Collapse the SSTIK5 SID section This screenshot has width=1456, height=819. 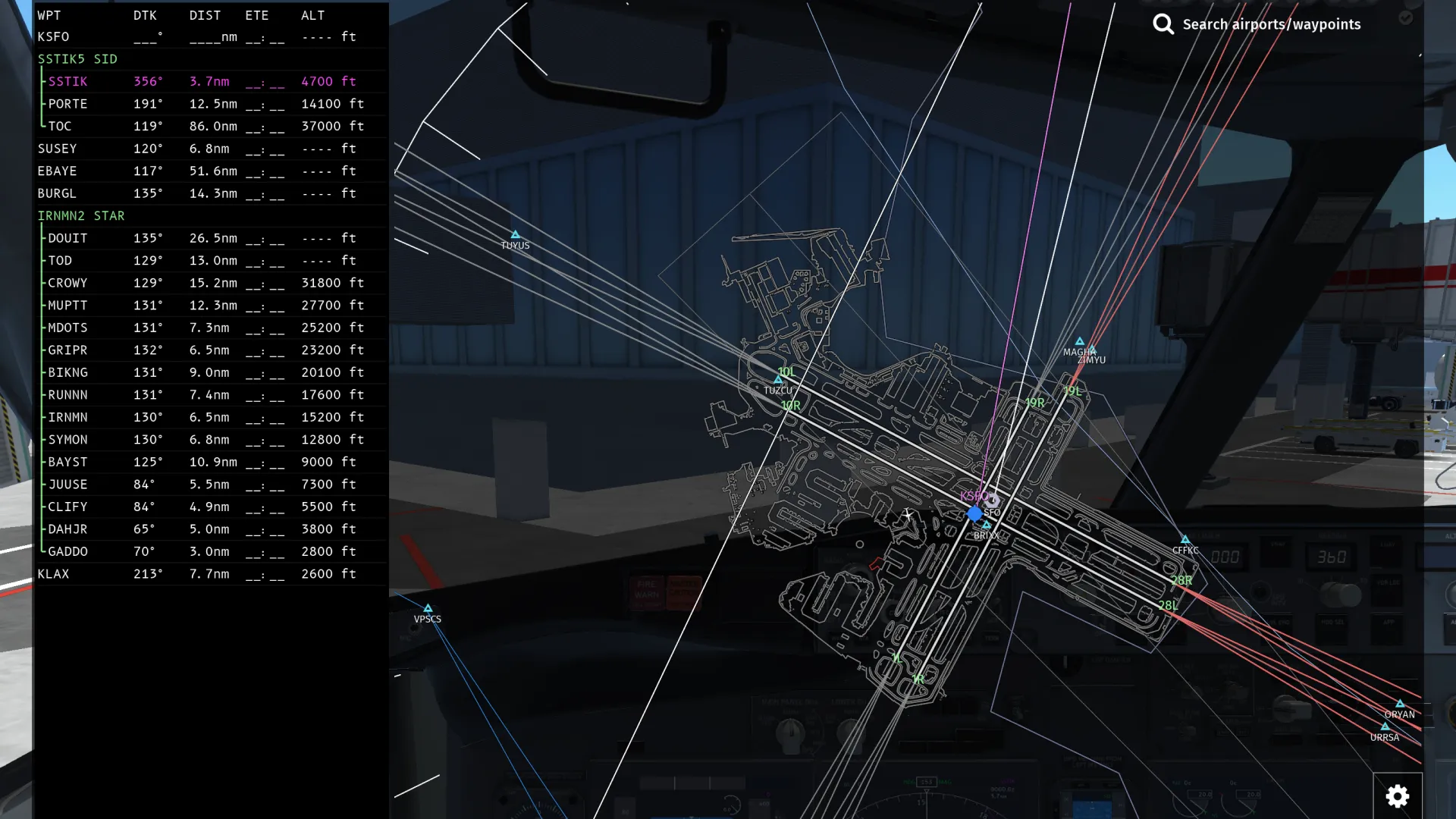click(x=77, y=59)
